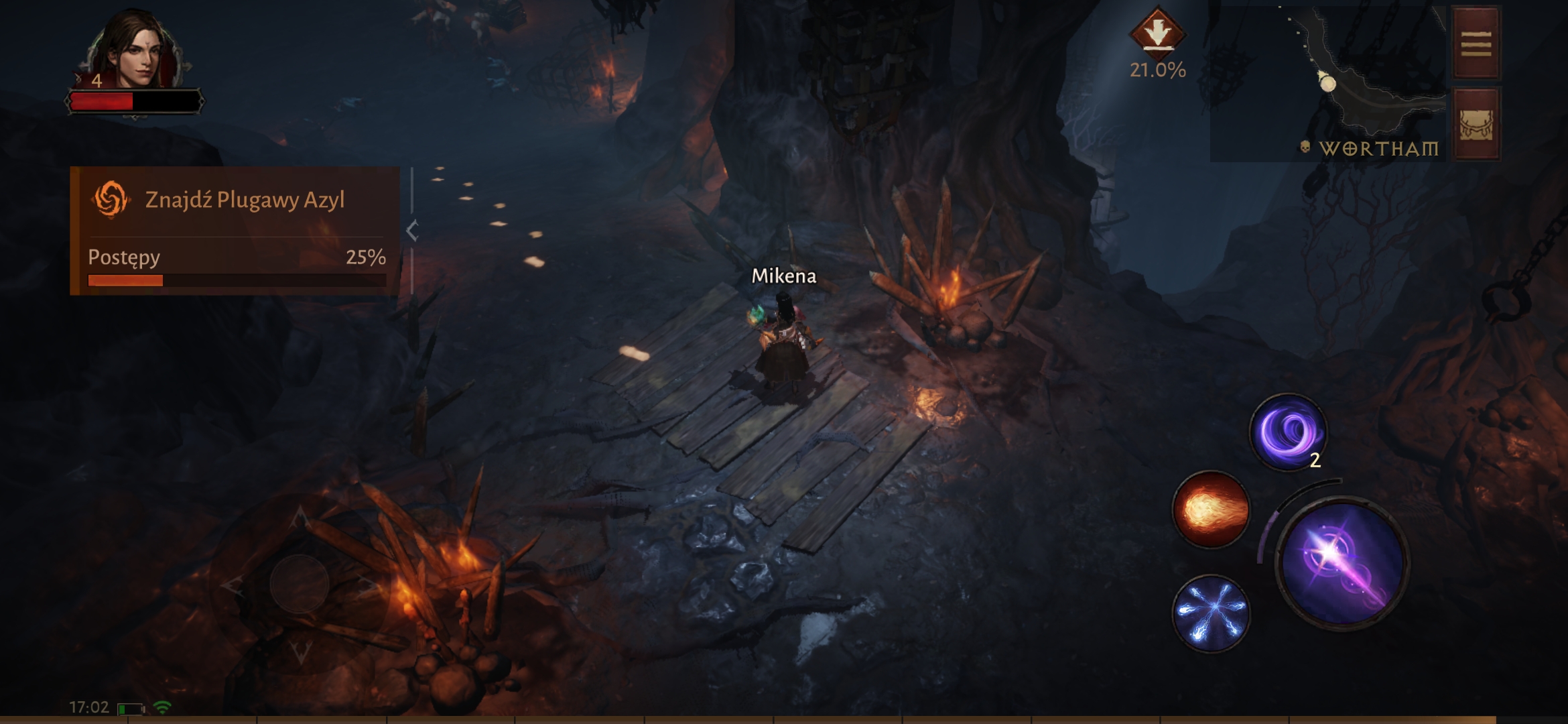Collapse the quest tracker with the arrow

pyautogui.click(x=412, y=231)
